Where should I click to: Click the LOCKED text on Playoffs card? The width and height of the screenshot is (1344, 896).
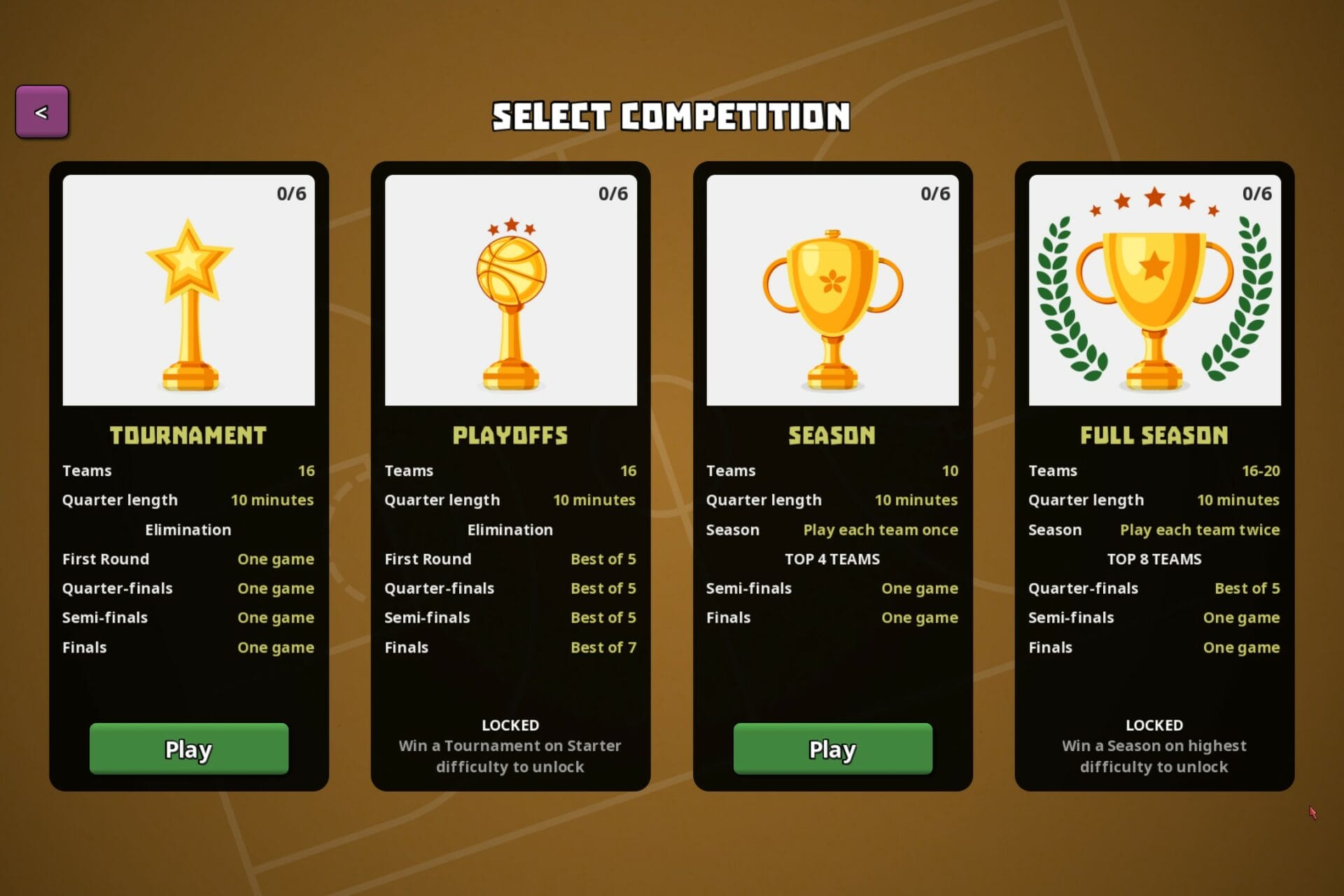click(x=510, y=725)
